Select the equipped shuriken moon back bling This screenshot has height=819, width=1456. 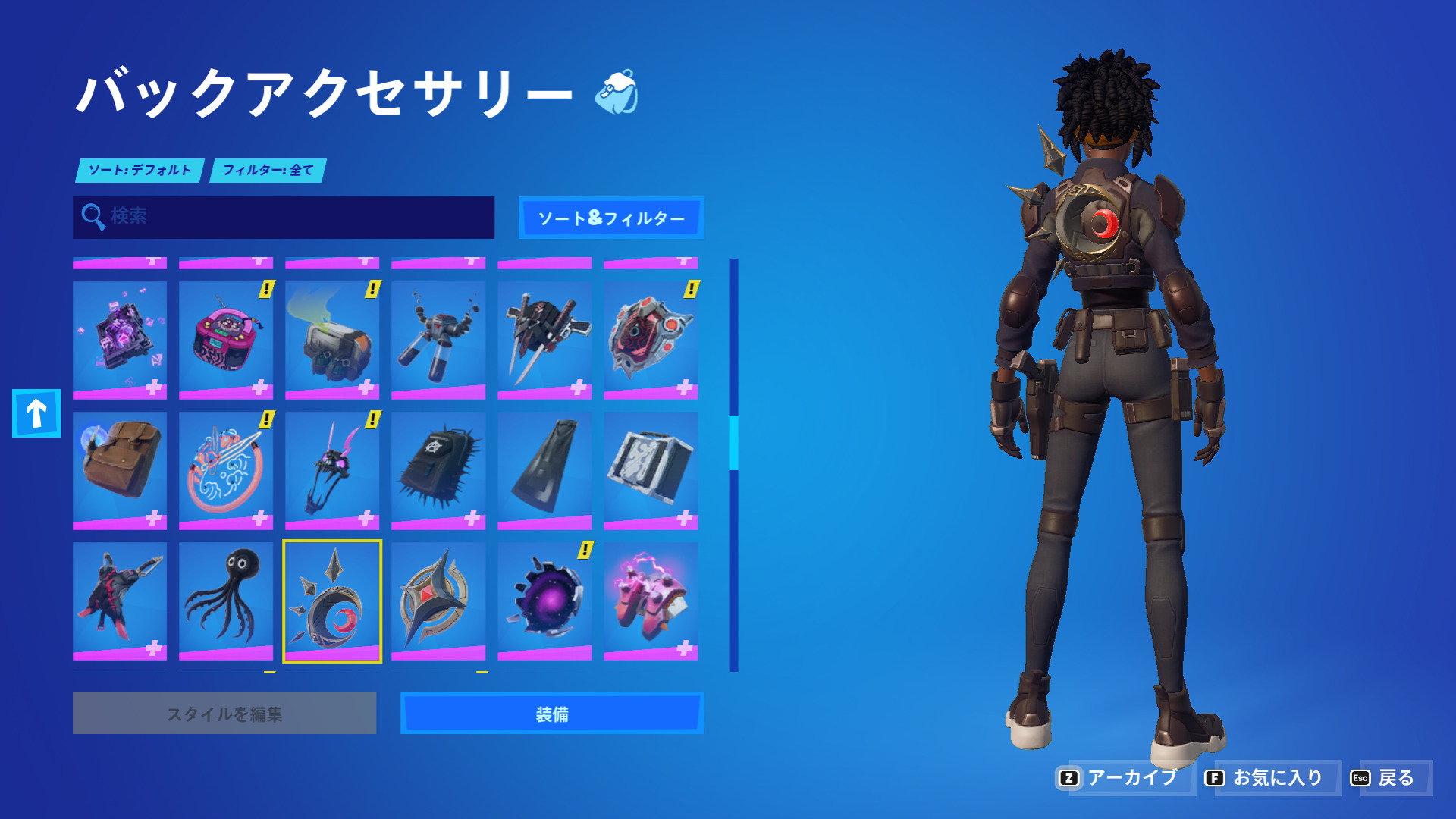[x=332, y=599]
